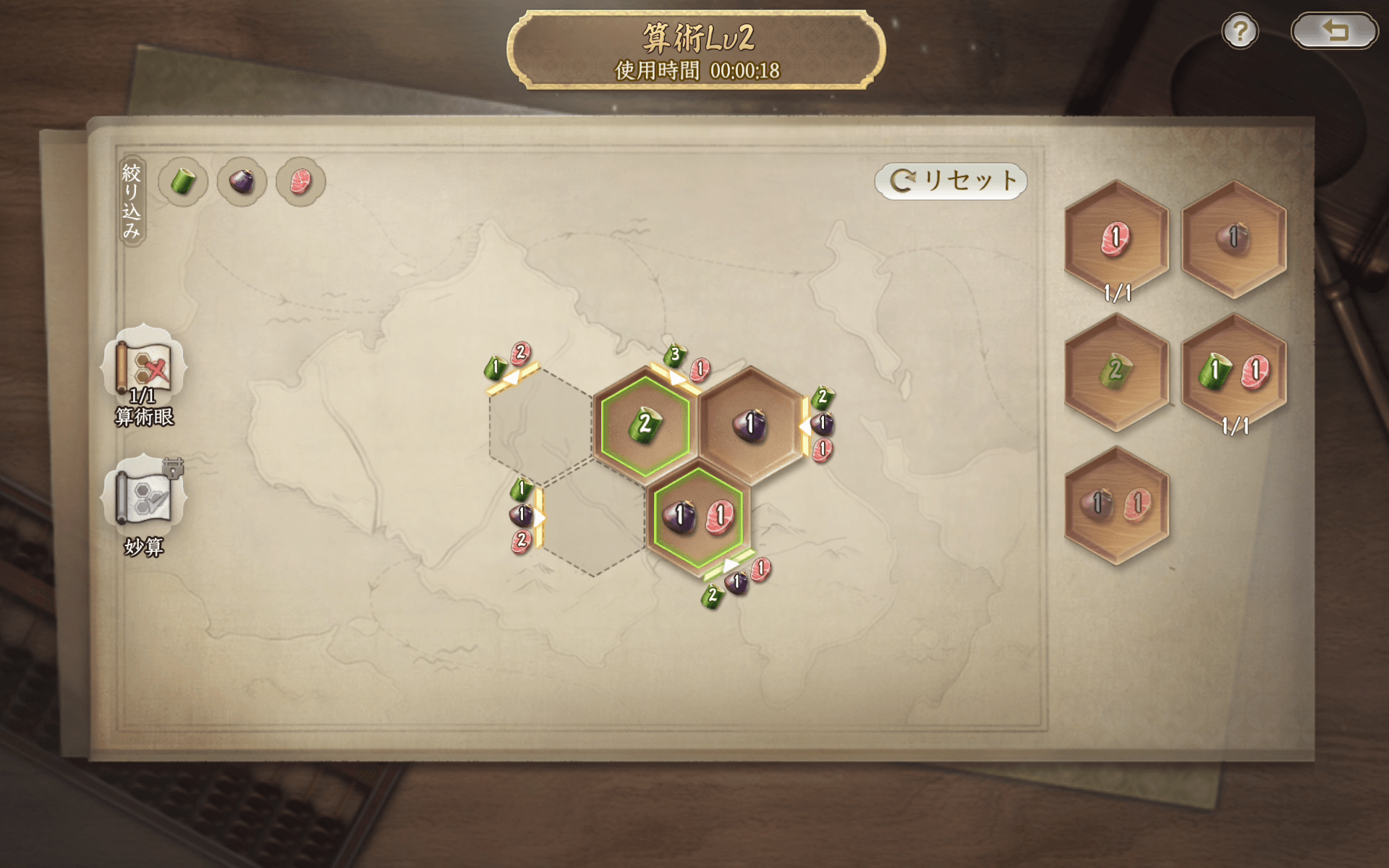Select the meat ingredient icon in the filter bar
The height and width of the screenshot is (868, 1389).
coord(300,182)
